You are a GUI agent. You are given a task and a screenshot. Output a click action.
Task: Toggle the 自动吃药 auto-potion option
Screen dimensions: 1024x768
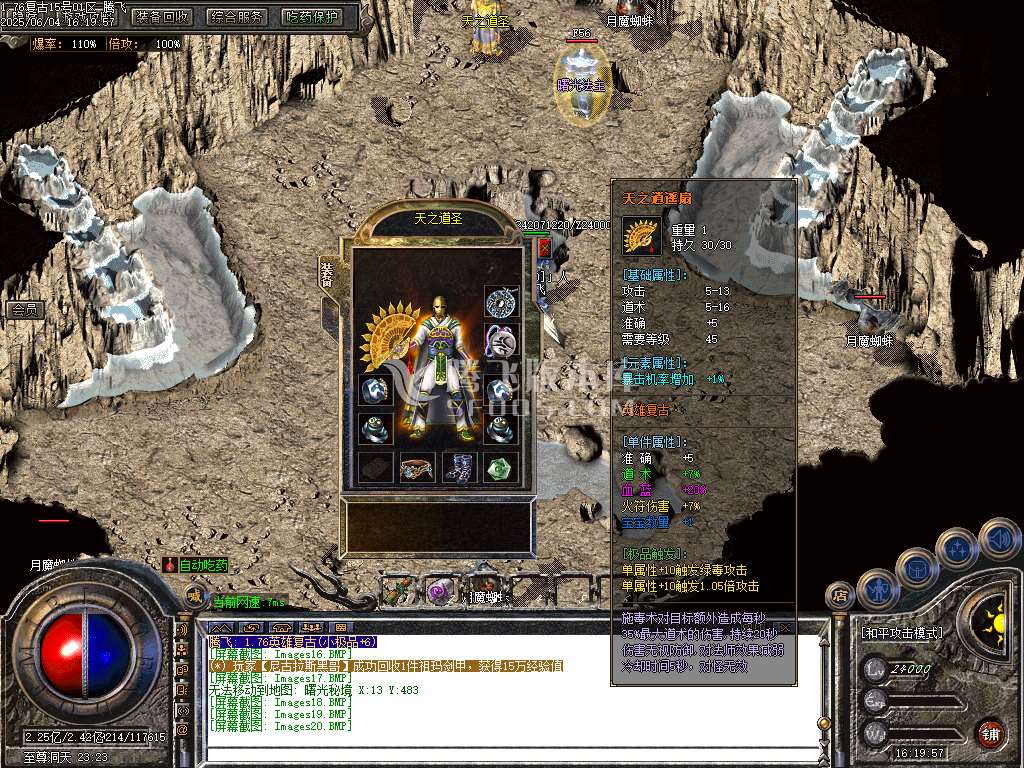[197, 565]
